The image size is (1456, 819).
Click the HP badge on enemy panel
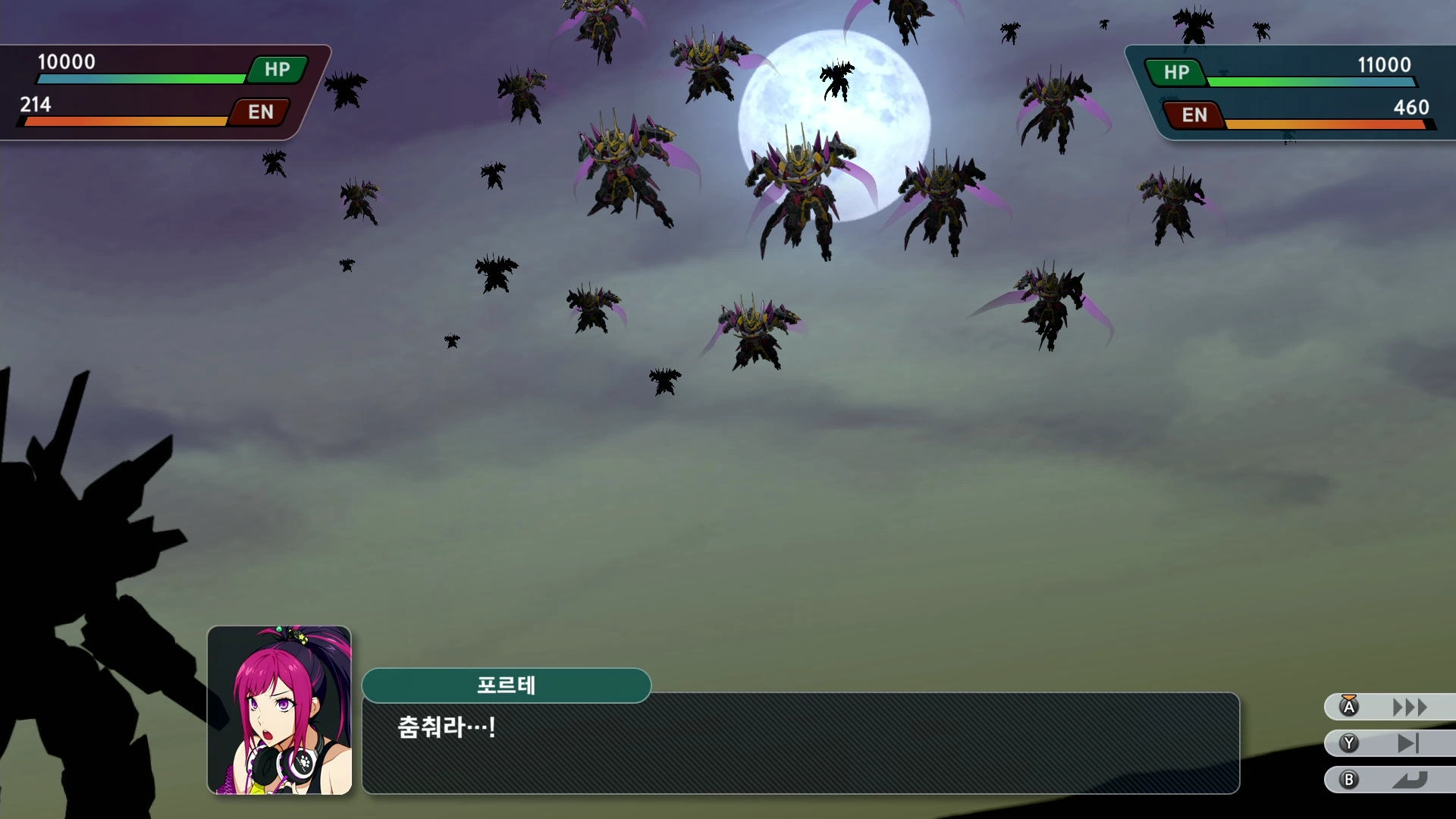[x=1177, y=74]
